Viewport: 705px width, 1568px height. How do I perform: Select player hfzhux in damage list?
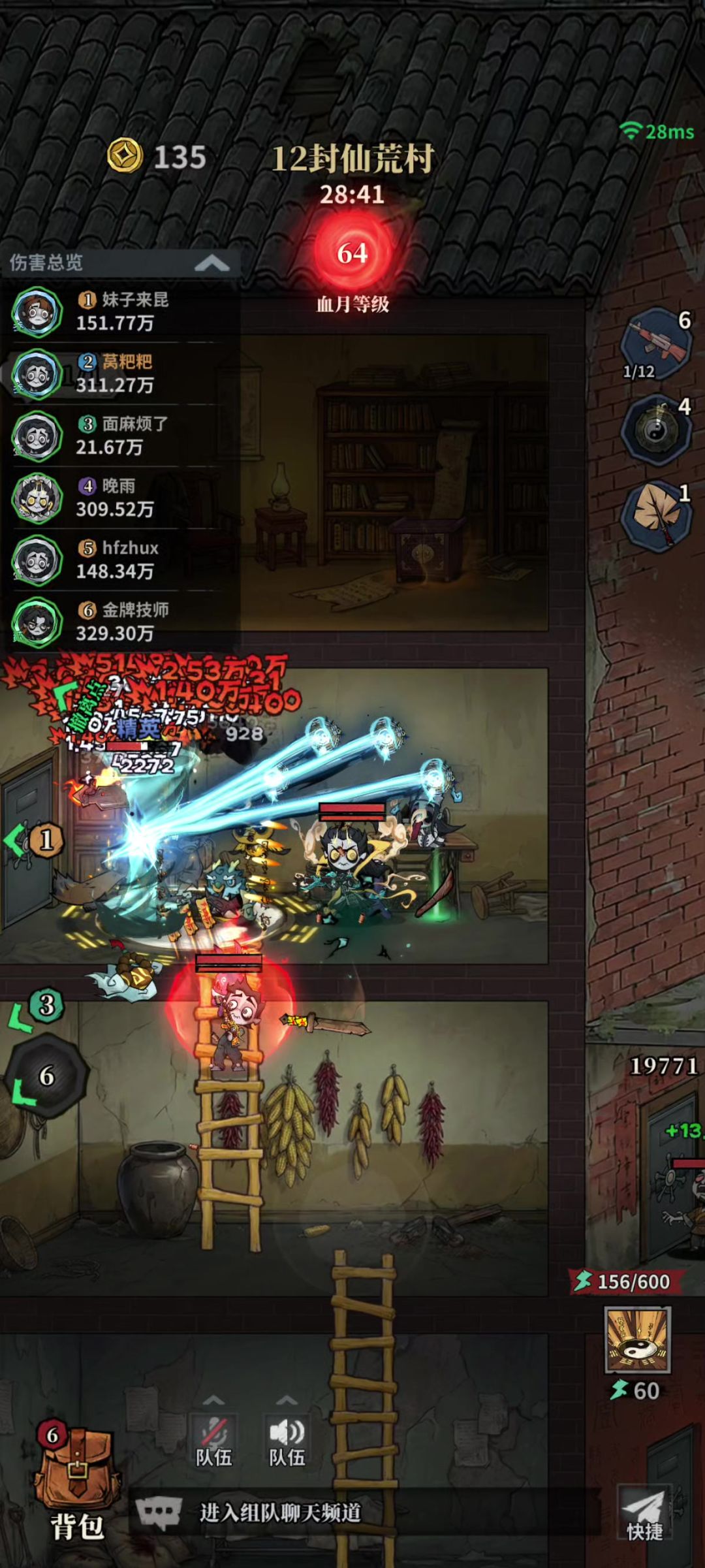point(117,560)
